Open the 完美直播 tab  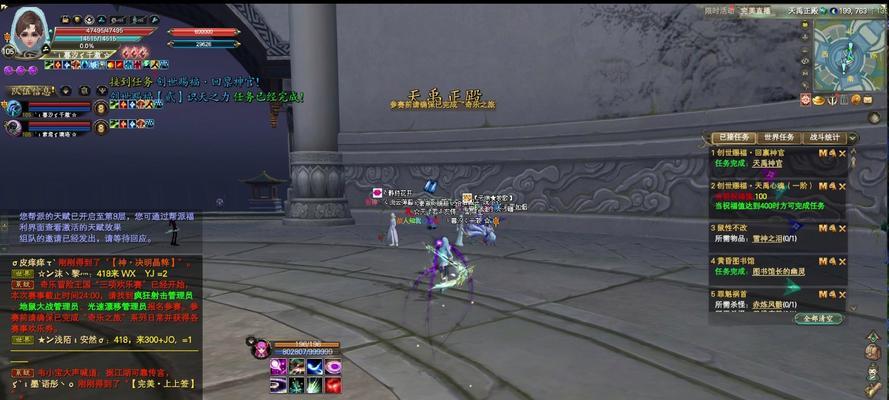[758, 11]
